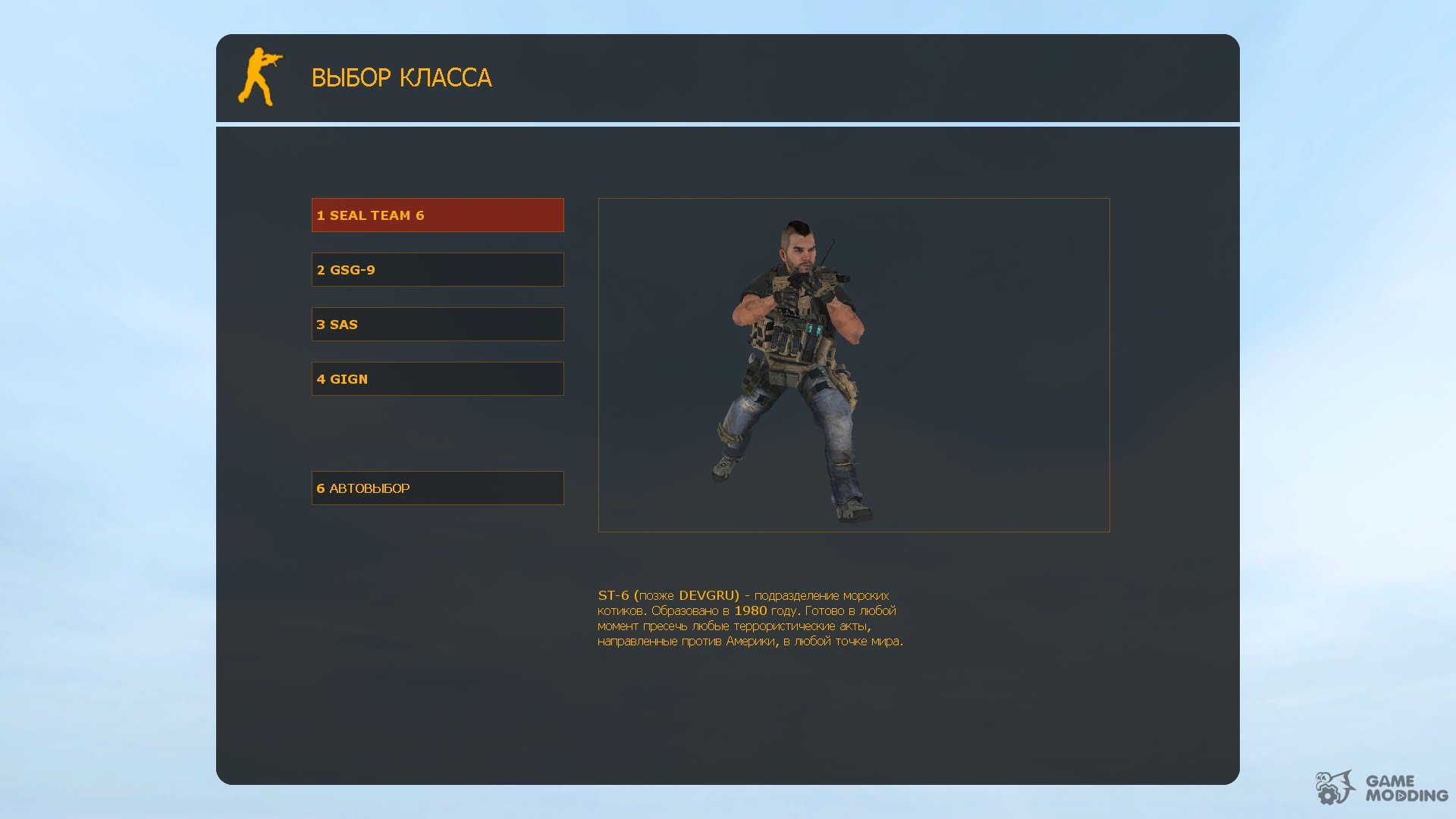Select the SEAL TEAM 6 class
1456x819 pixels.
(438, 215)
